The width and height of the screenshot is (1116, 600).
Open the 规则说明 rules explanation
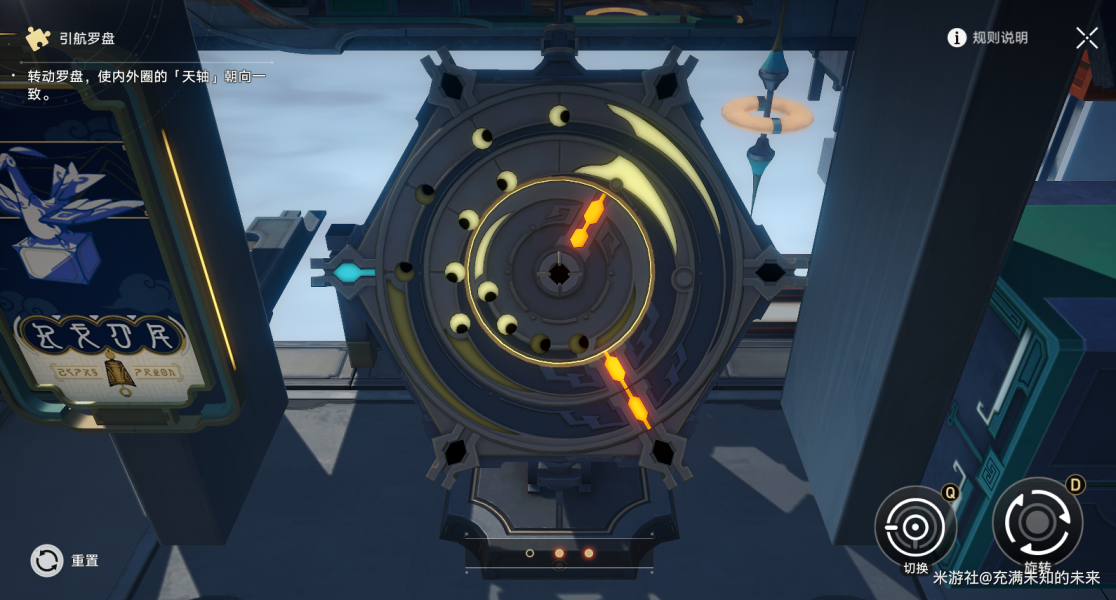[988, 38]
